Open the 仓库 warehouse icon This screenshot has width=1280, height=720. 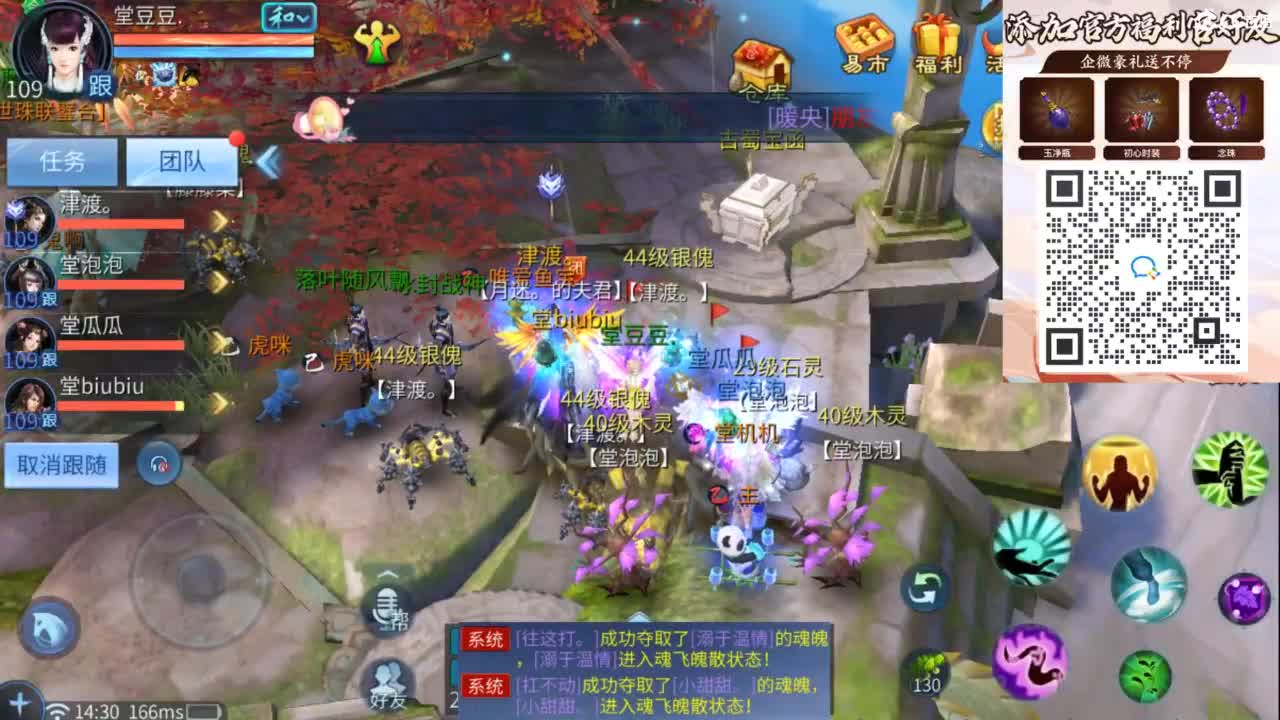click(x=764, y=62)
